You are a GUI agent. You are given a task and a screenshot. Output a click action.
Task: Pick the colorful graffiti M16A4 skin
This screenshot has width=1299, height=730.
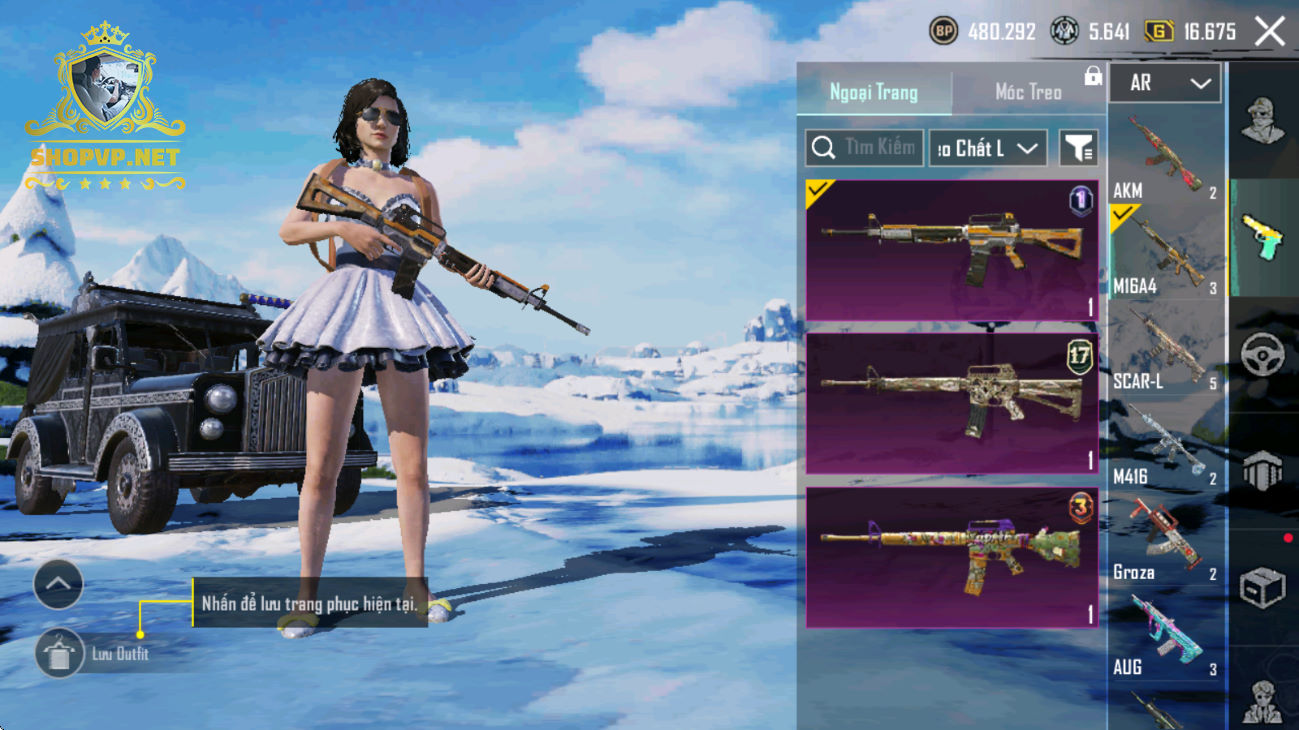[952, 558]
